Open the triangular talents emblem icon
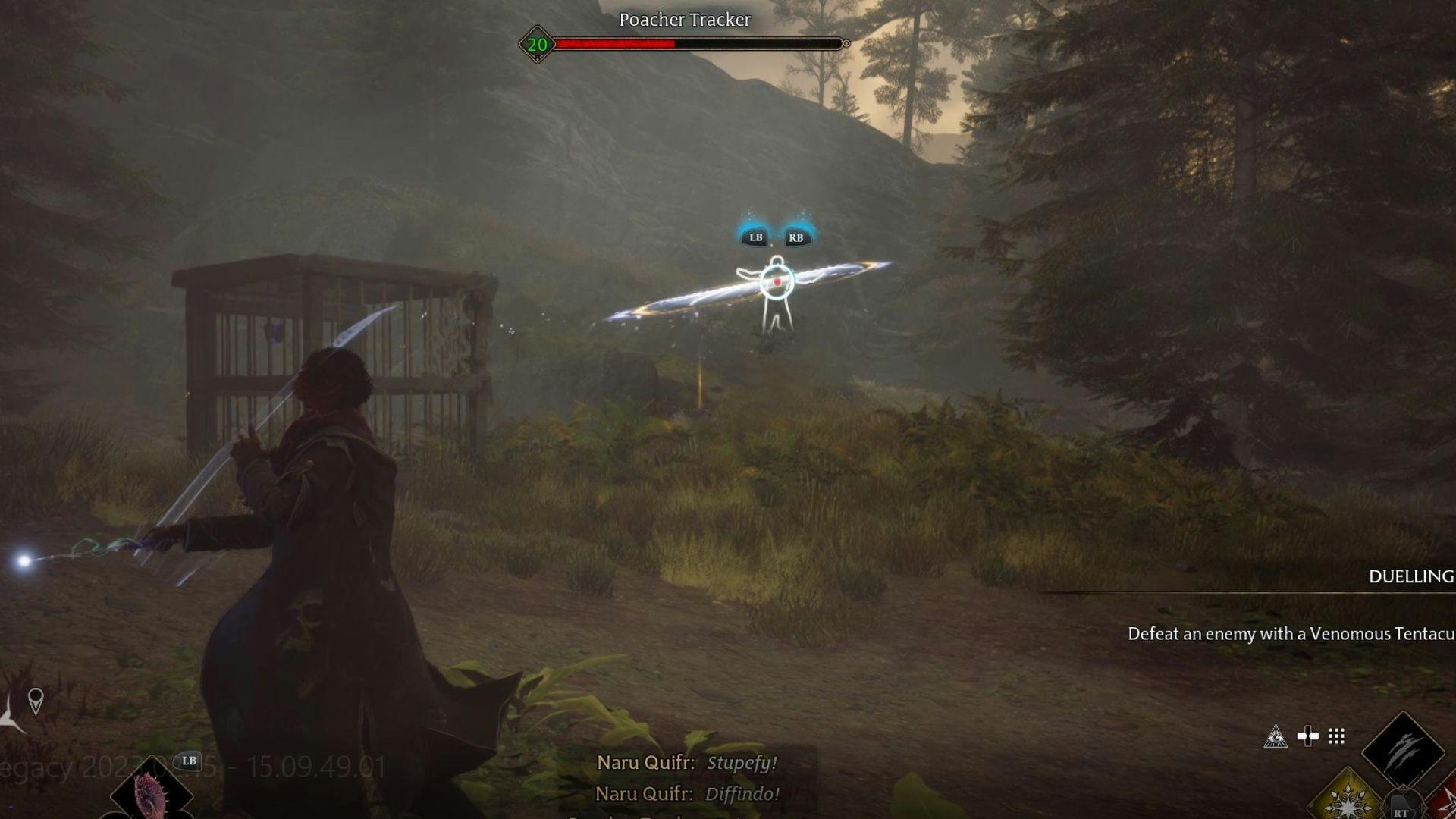1456x819 pixels. [1277, 737]
